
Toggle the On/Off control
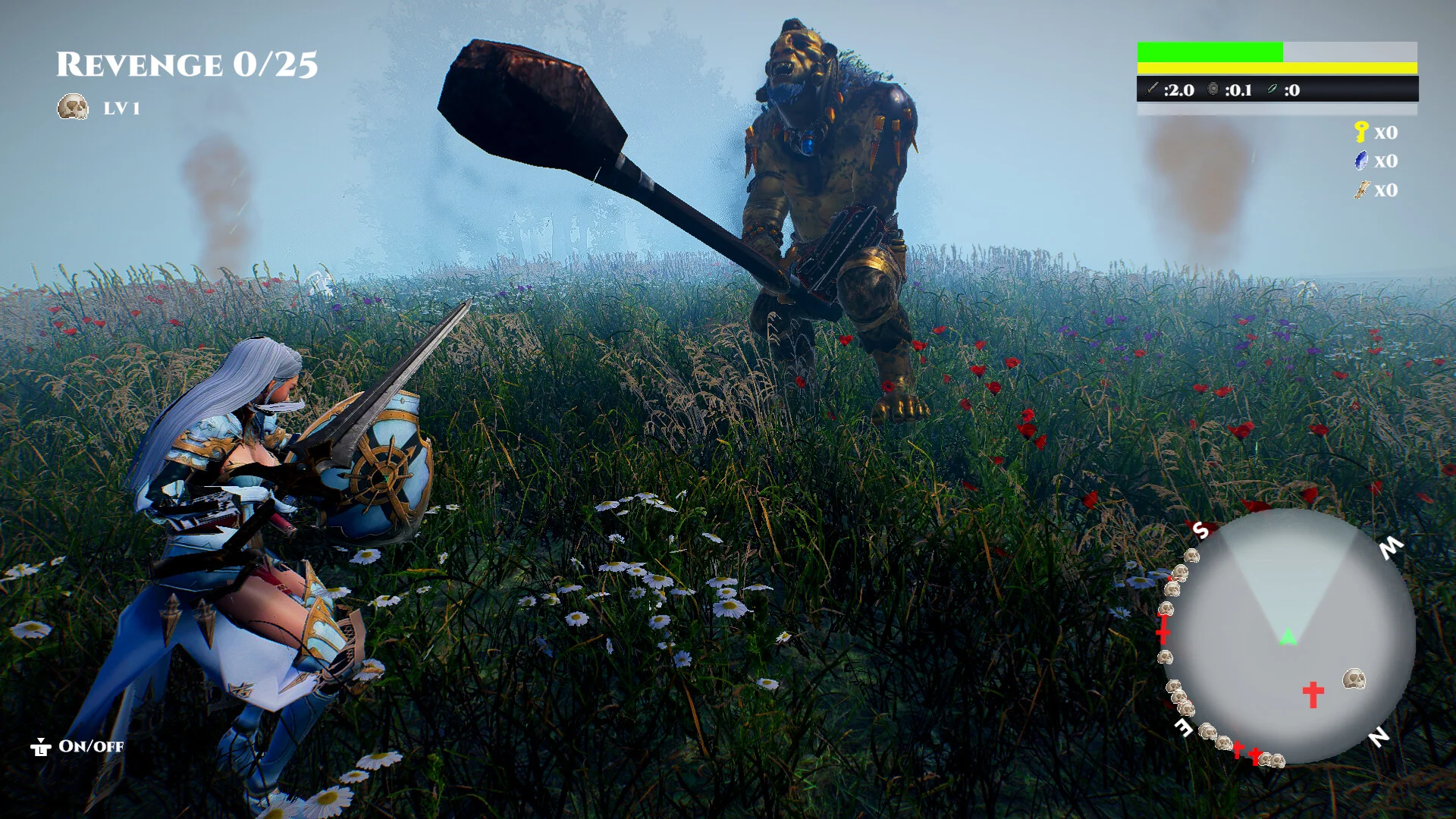pos(77,747)
